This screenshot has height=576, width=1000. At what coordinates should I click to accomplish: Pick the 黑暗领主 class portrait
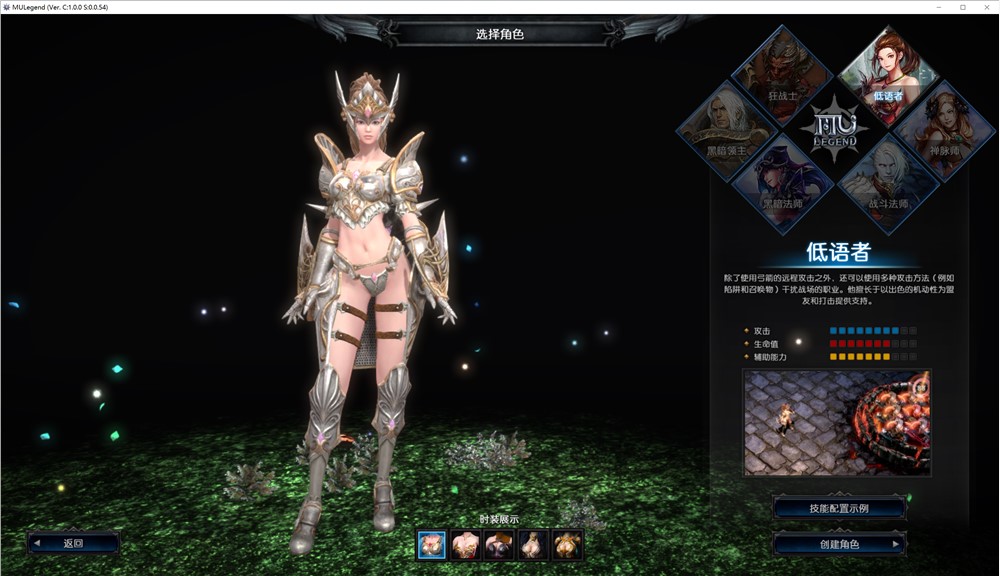[x=727, y=128]
